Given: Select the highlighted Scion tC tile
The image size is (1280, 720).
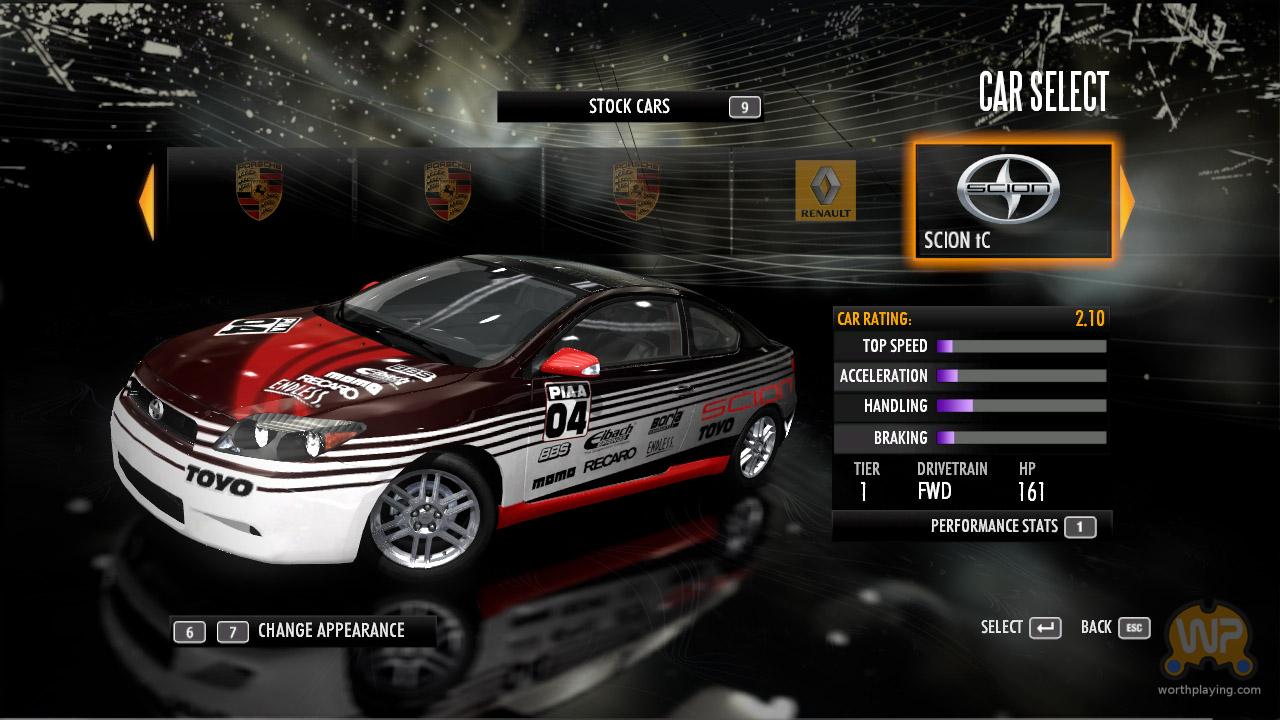Looking at the screenshot, I should tap(1012, 202).
